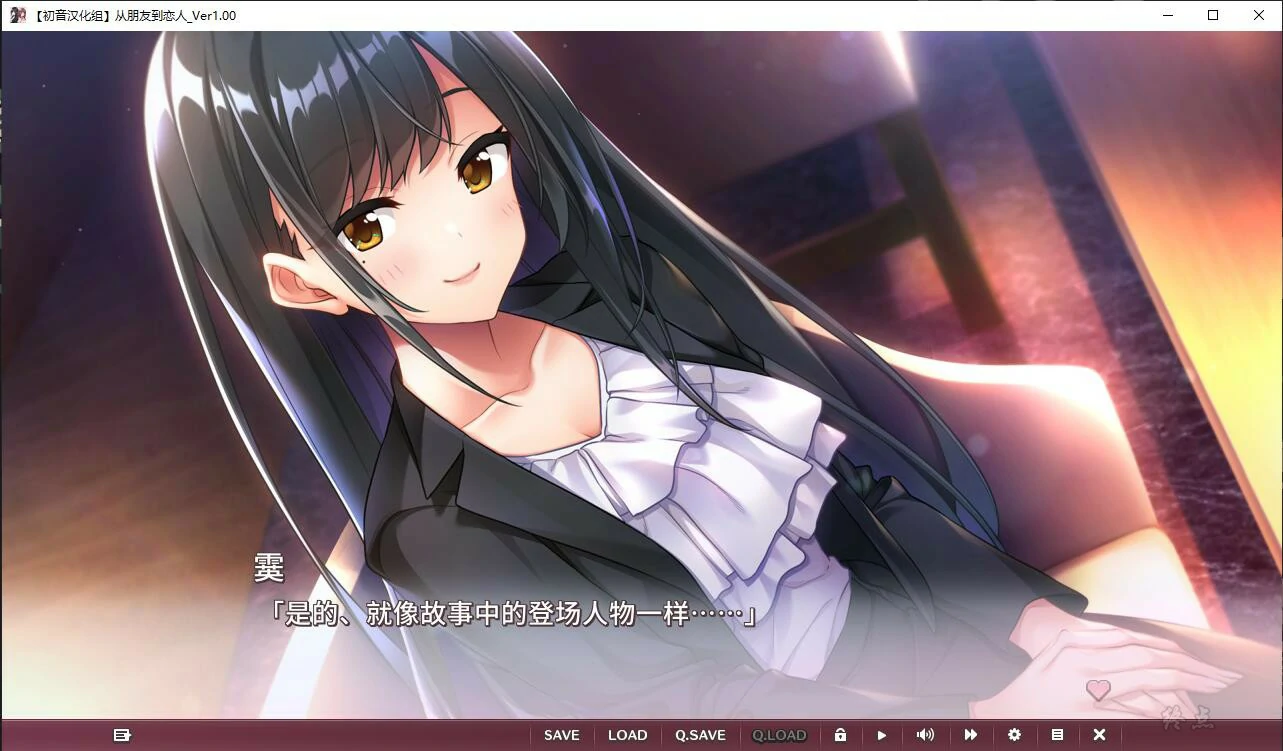
Task: Toggle the message window lock icon
Action: coord(840,735)
